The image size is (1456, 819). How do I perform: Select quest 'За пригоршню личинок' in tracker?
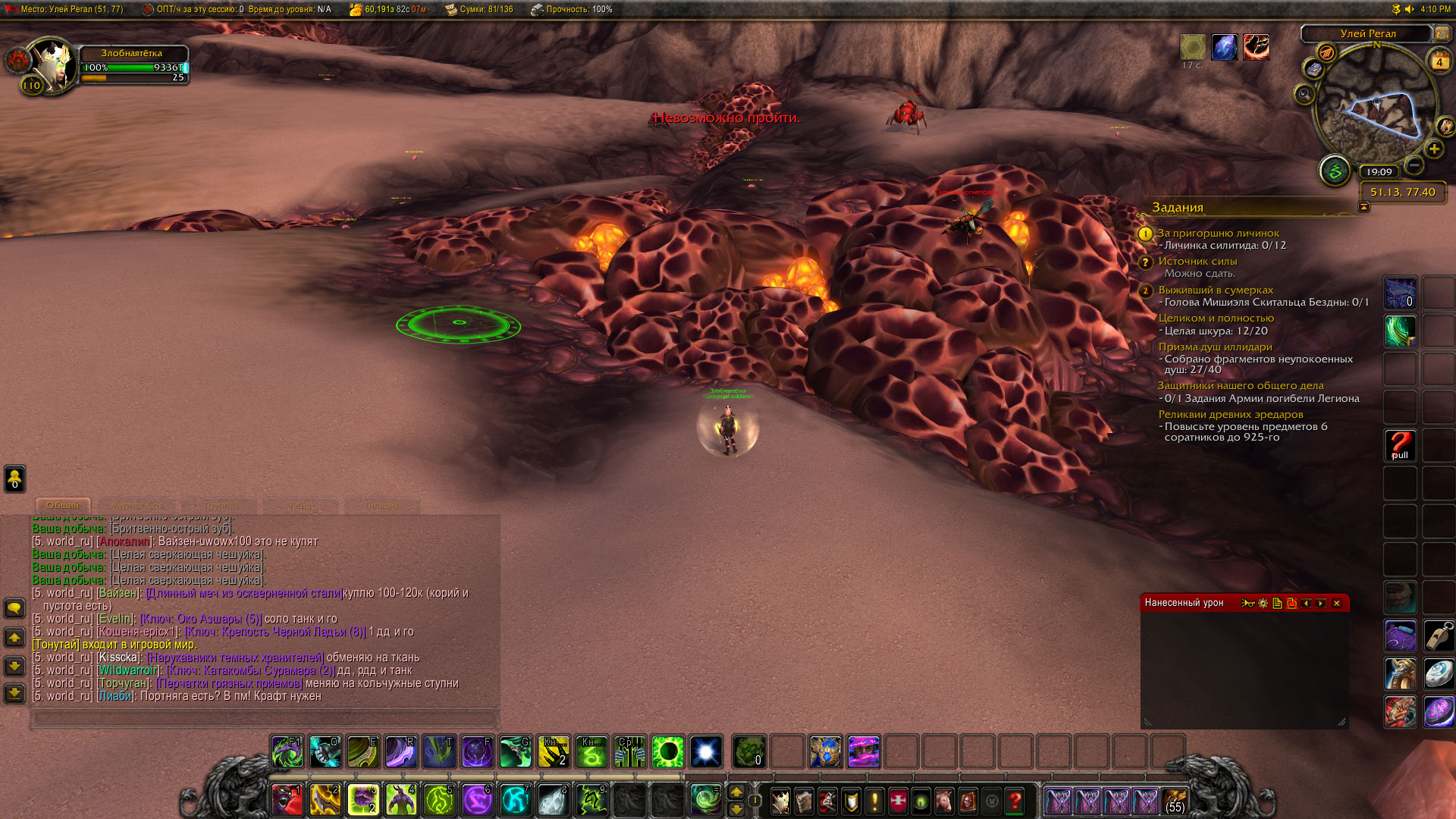point(1218,233)
